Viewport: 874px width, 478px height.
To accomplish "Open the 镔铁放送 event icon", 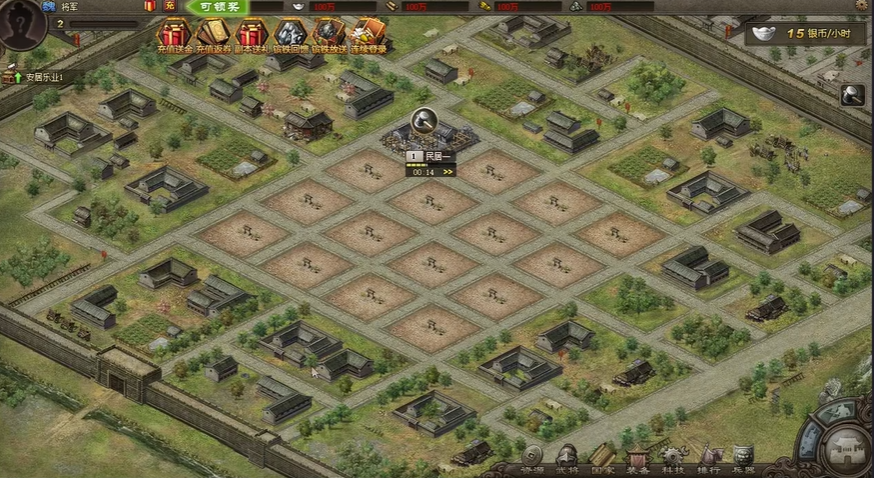I will pos(328,35).
